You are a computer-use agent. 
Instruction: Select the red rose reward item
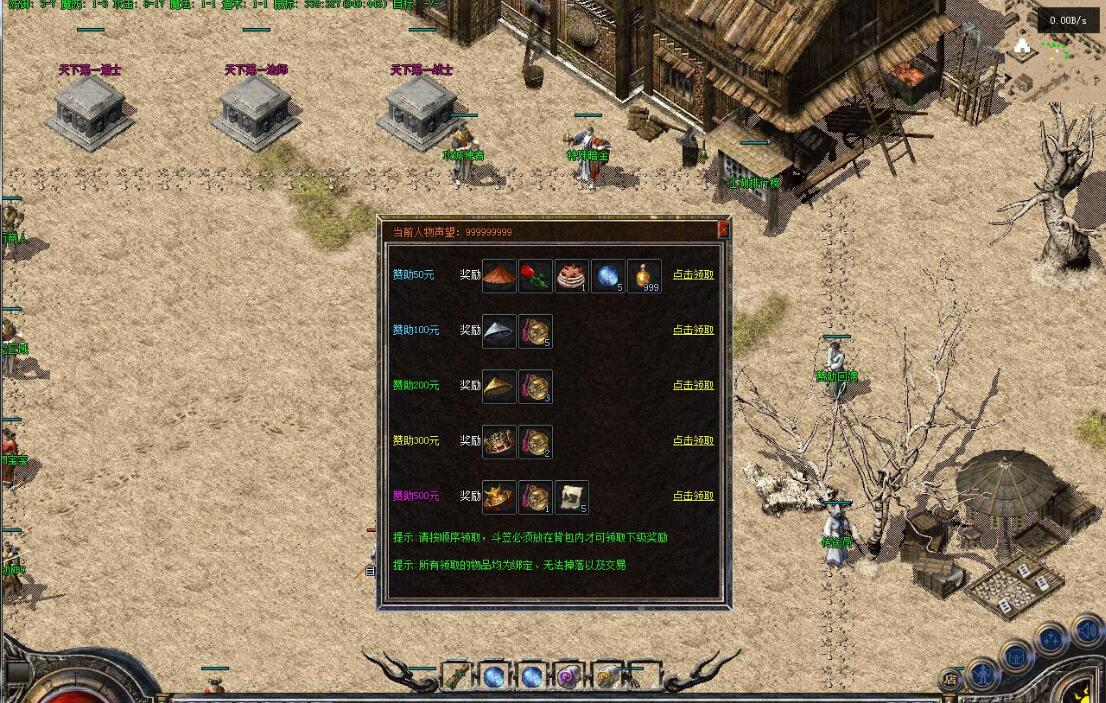click(536, 276)
